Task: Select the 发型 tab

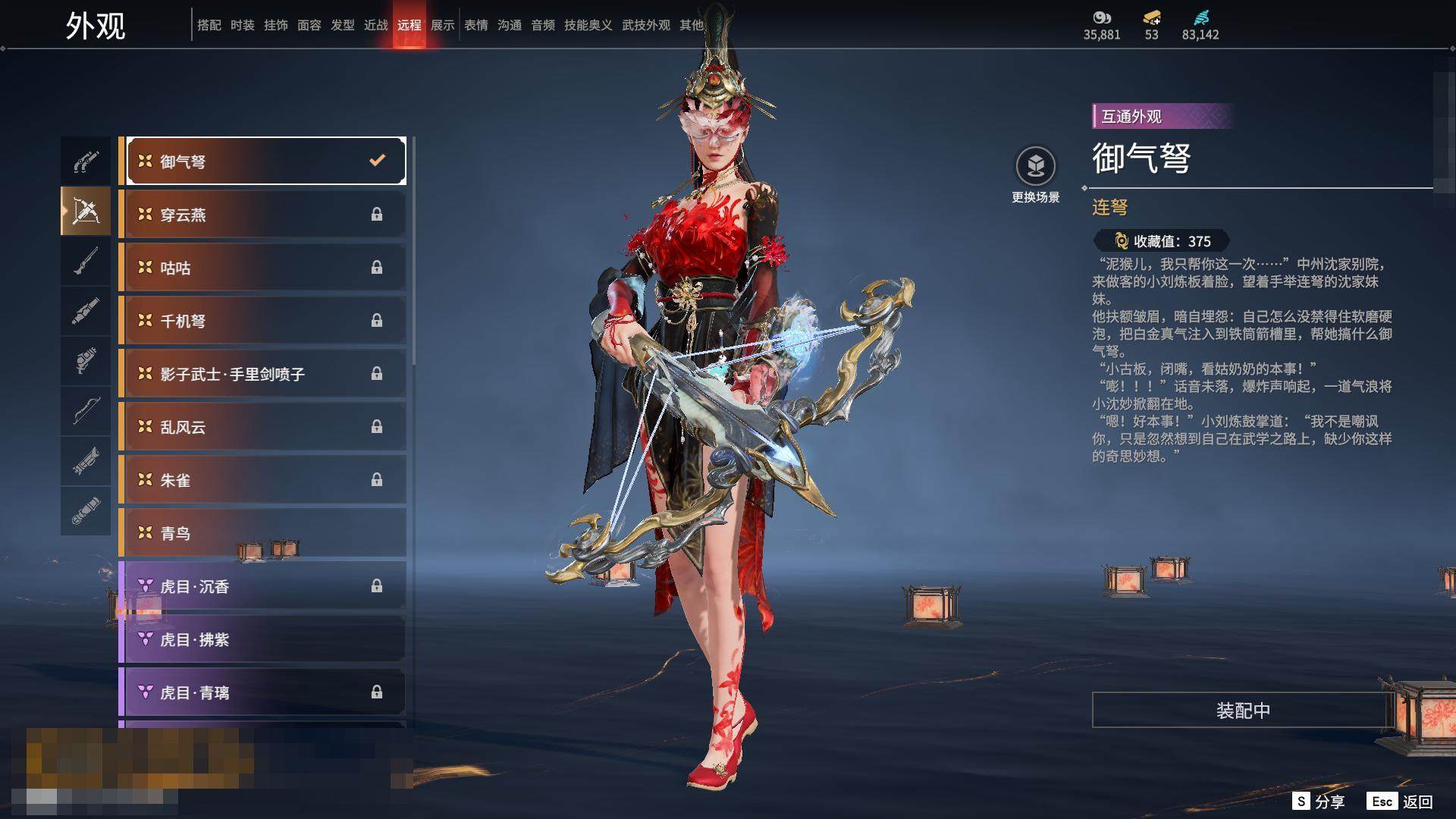Action: point(343,25)
